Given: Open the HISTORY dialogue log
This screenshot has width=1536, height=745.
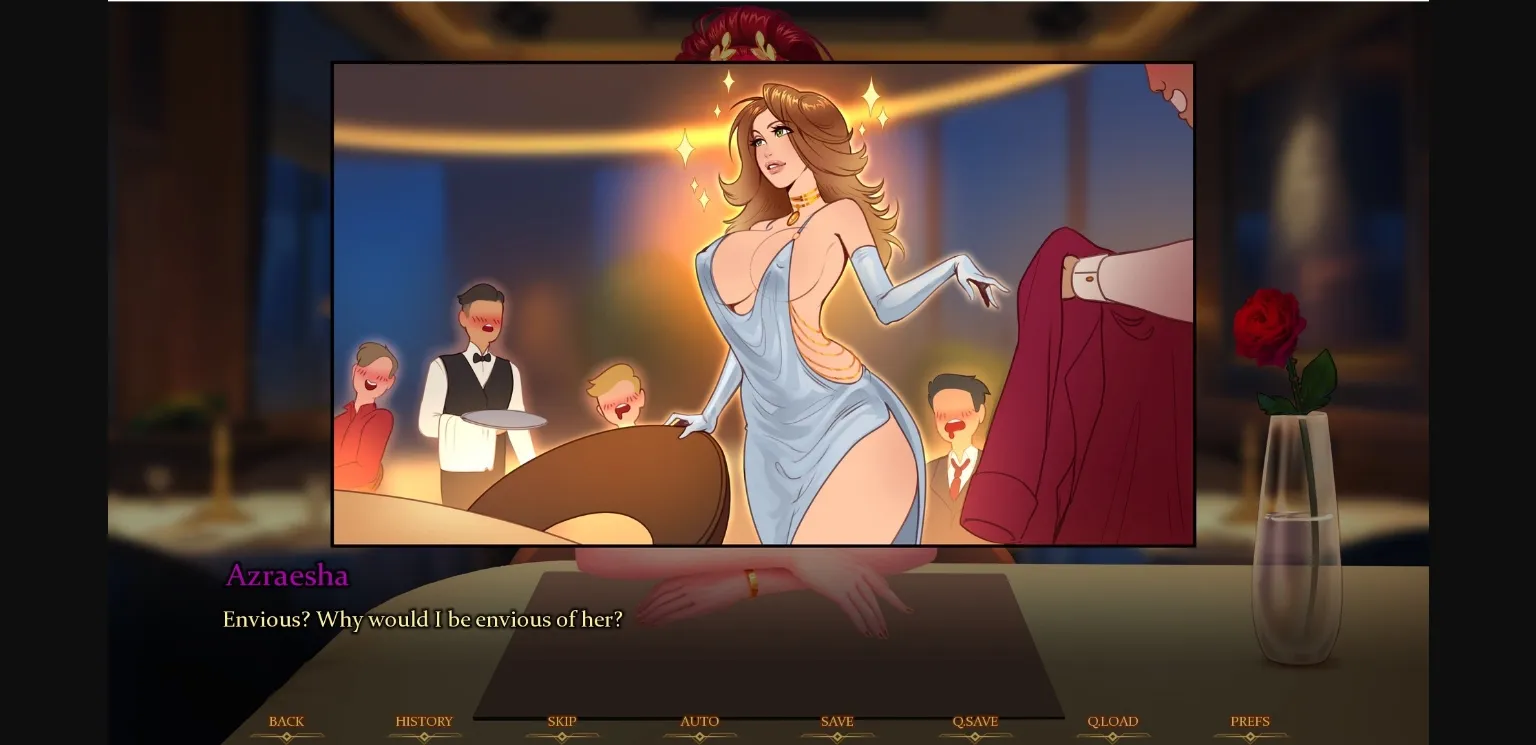Looking at the screenshot, I should [x=424, y=720].
